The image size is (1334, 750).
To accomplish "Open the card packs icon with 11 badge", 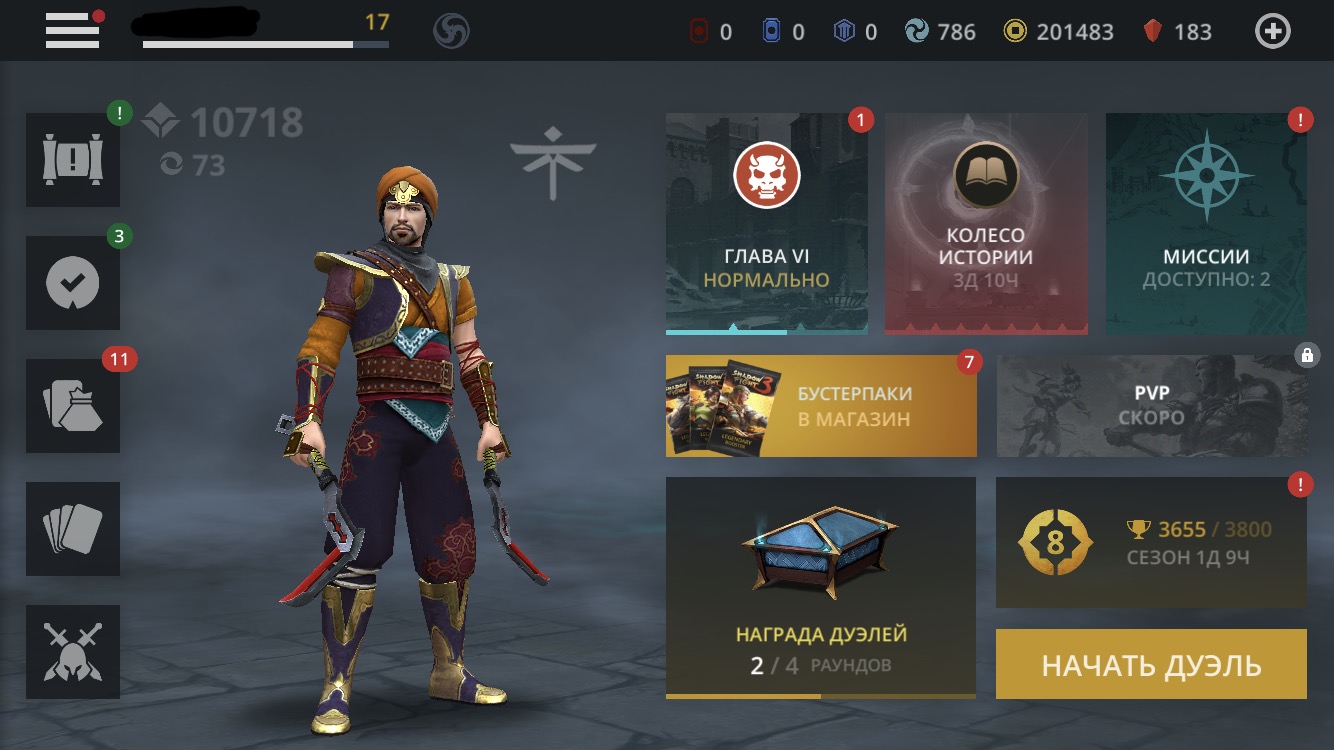I will pos(73,406).
